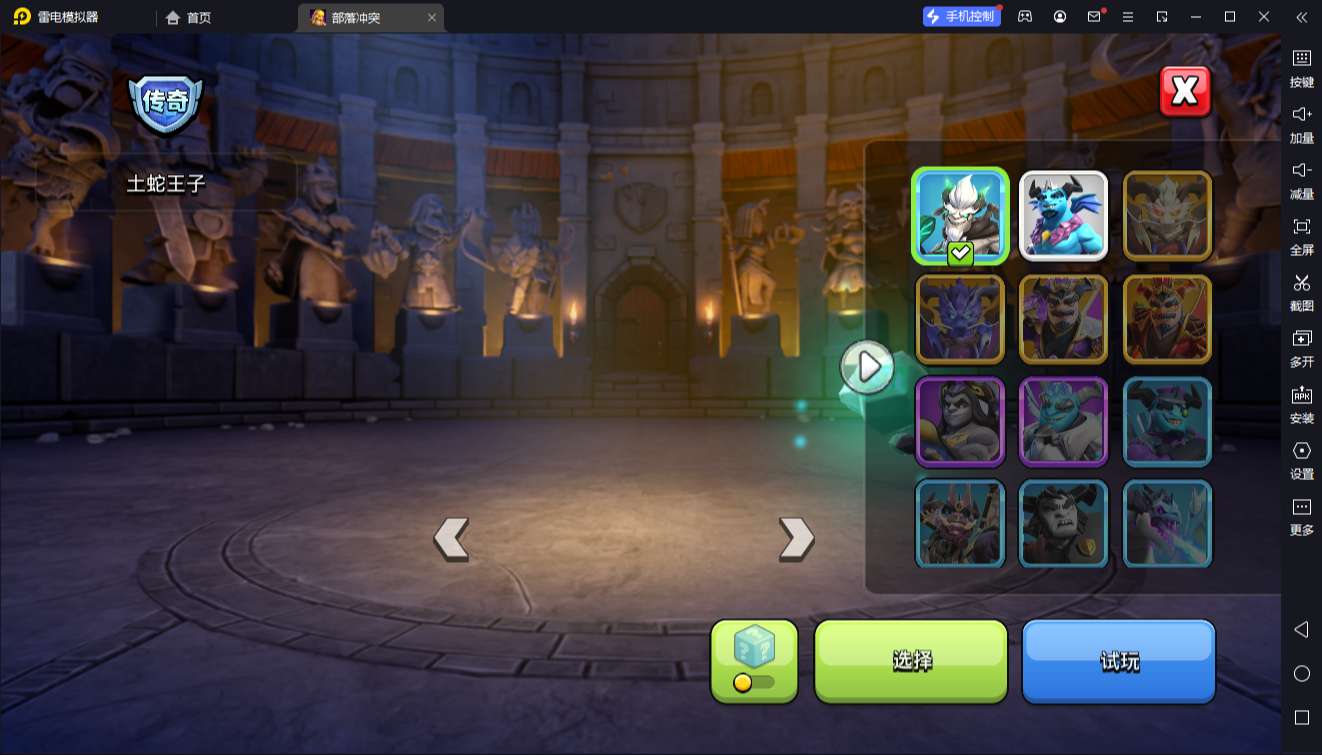Choose the grey gorilla skin in purple frame
1322x755 pixels.
pyautogui.click(x=960, y=422)
